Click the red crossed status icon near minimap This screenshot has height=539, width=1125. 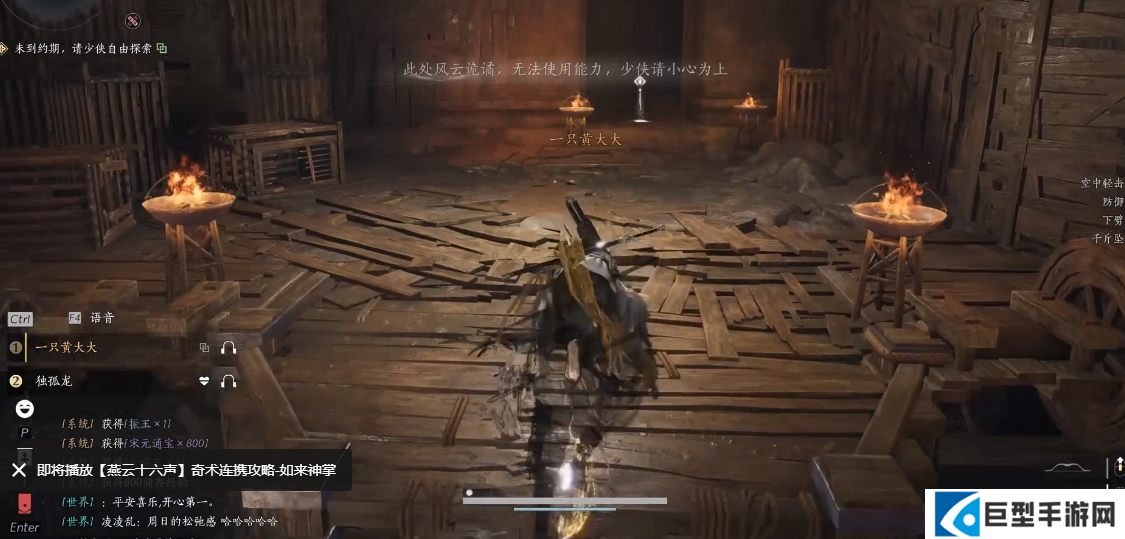point(133,21)
